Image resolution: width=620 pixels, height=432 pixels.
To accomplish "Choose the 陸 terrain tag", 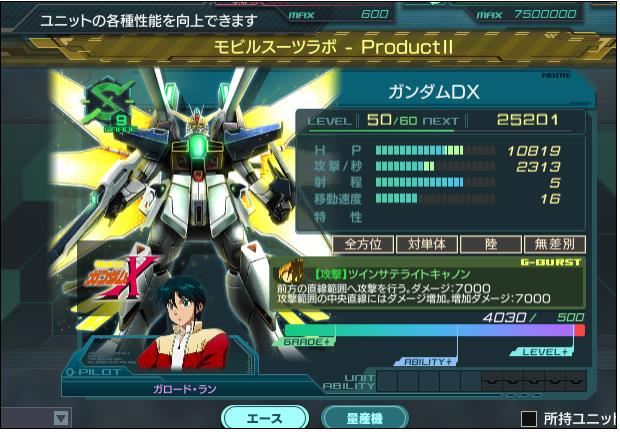I will tap(490, 243).
